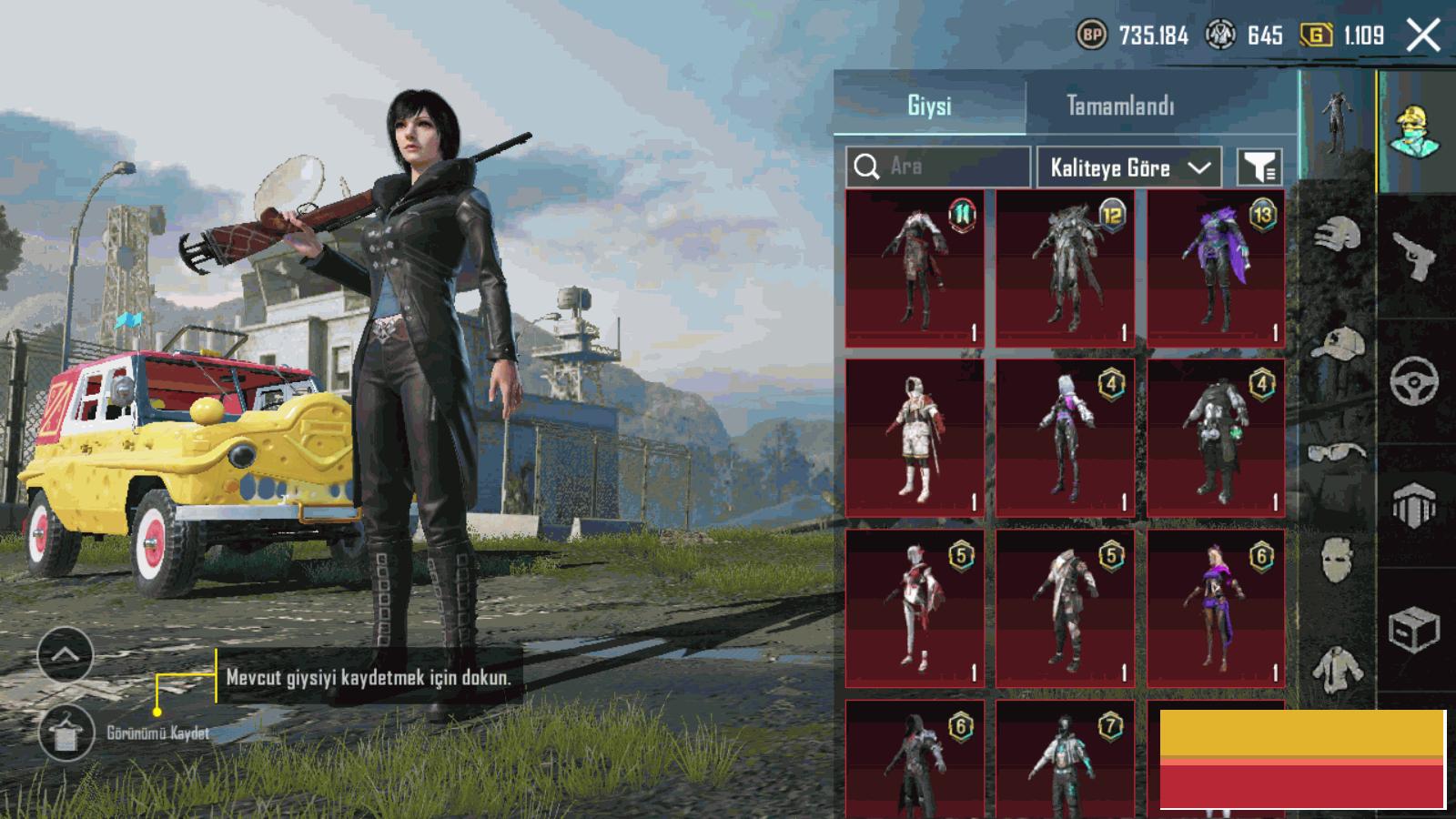Expand the up-arrow panel button
1456x819 pixels.
[x=66, y=654]
